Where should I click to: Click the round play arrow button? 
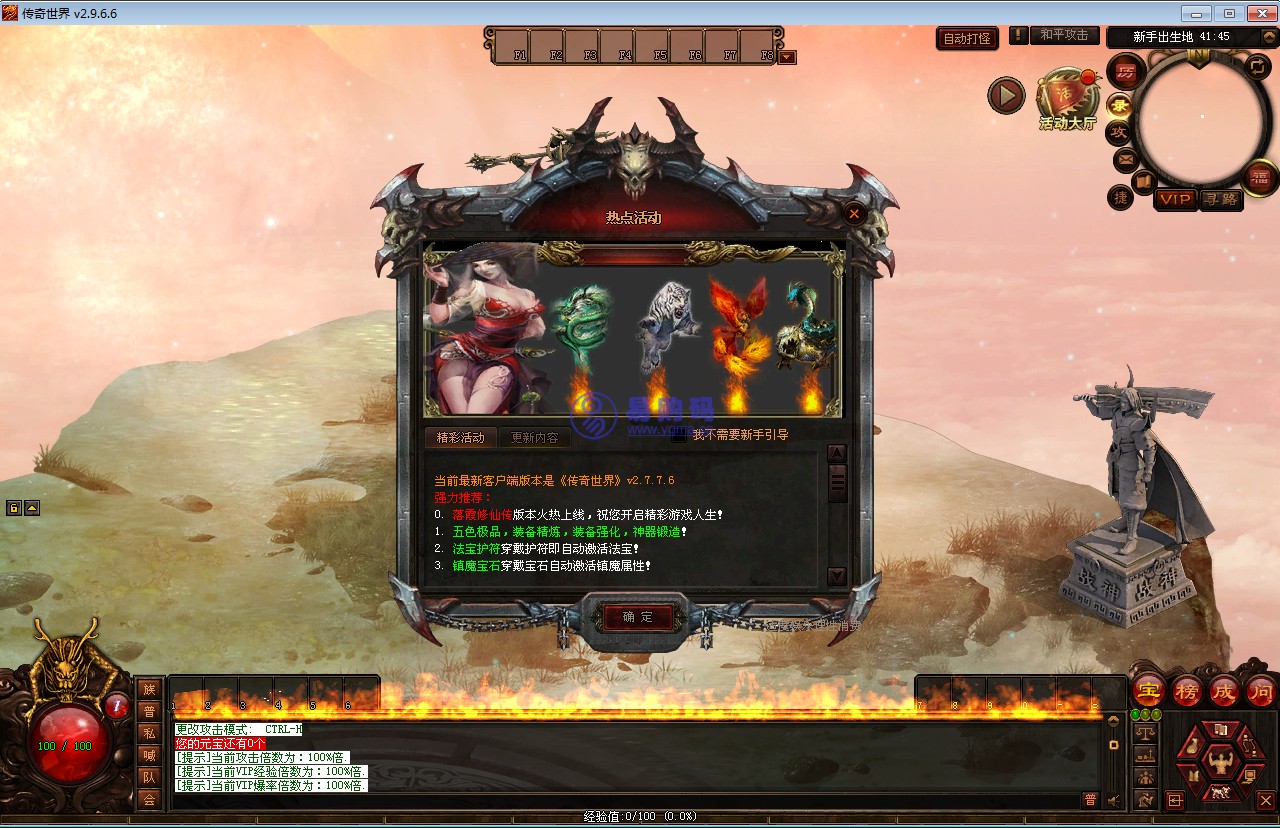pyautogui.click(x=1006, y=96)
